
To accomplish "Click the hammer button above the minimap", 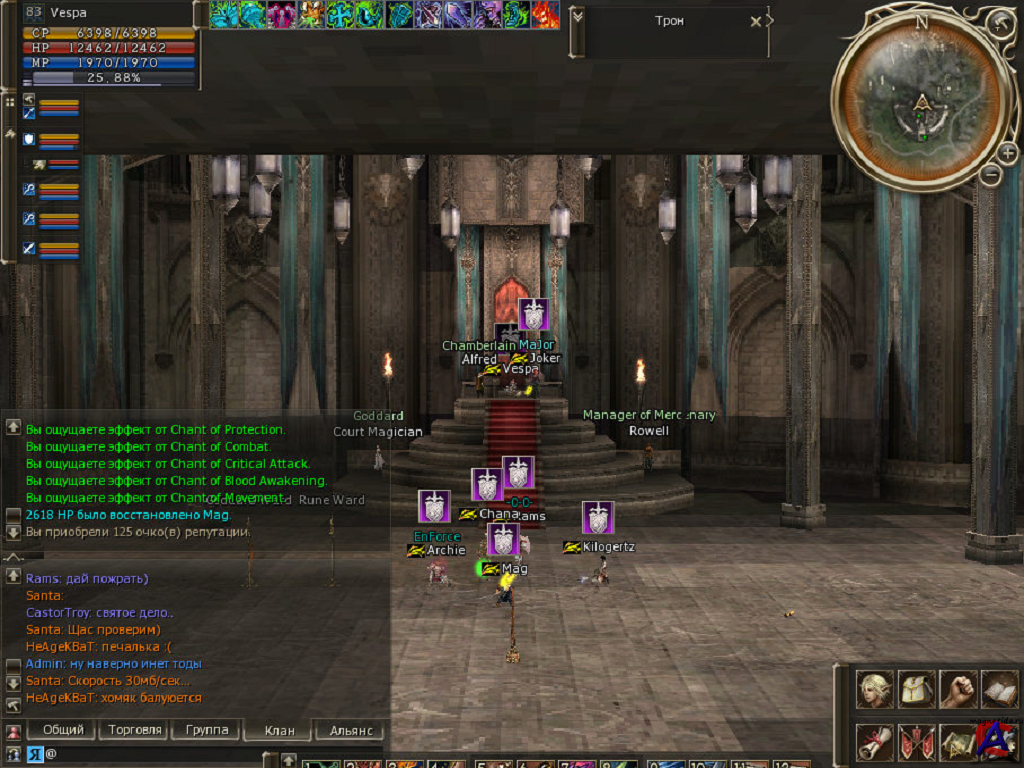I will click(998, 23).
